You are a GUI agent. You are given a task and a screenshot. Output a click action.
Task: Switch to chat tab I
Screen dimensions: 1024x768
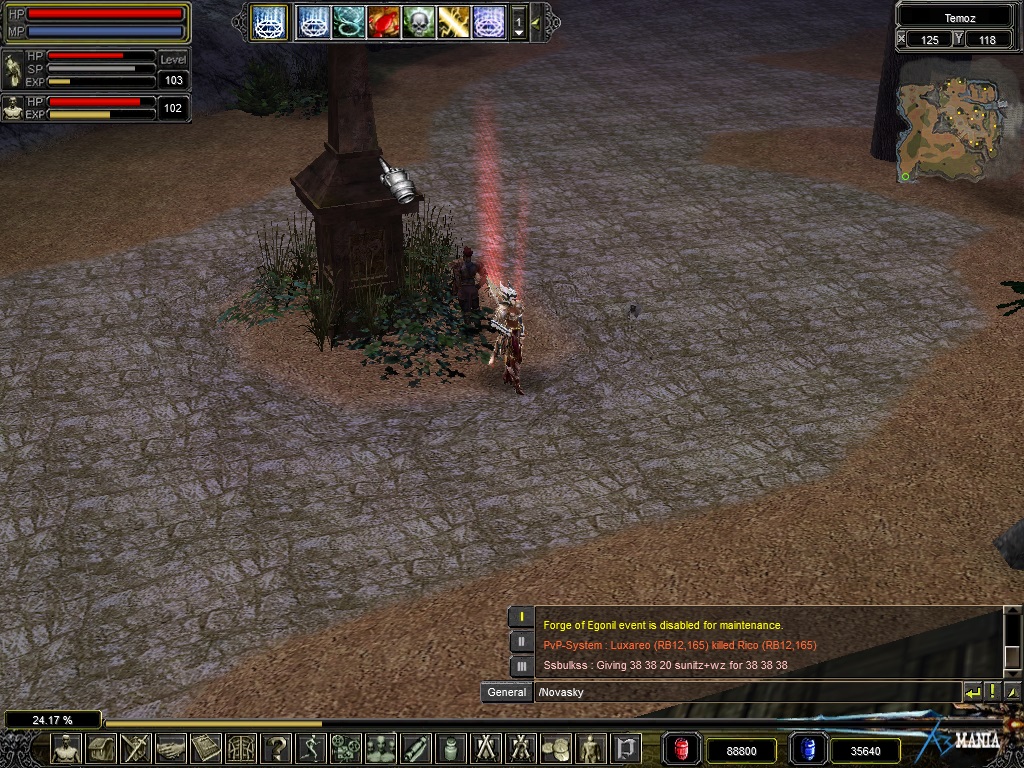pyautogui.click(x=521, y=617)
